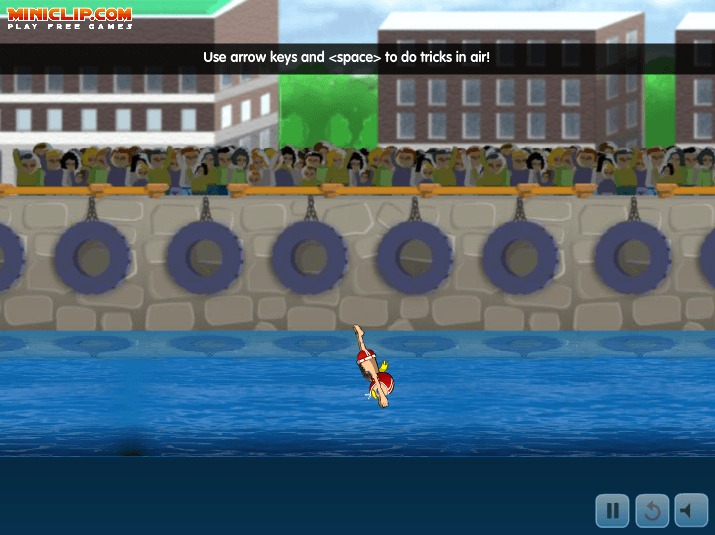Viewport: 715px width, 535px height.
Task: Toggle sound with the speaker button
Action: click(690, 510)
